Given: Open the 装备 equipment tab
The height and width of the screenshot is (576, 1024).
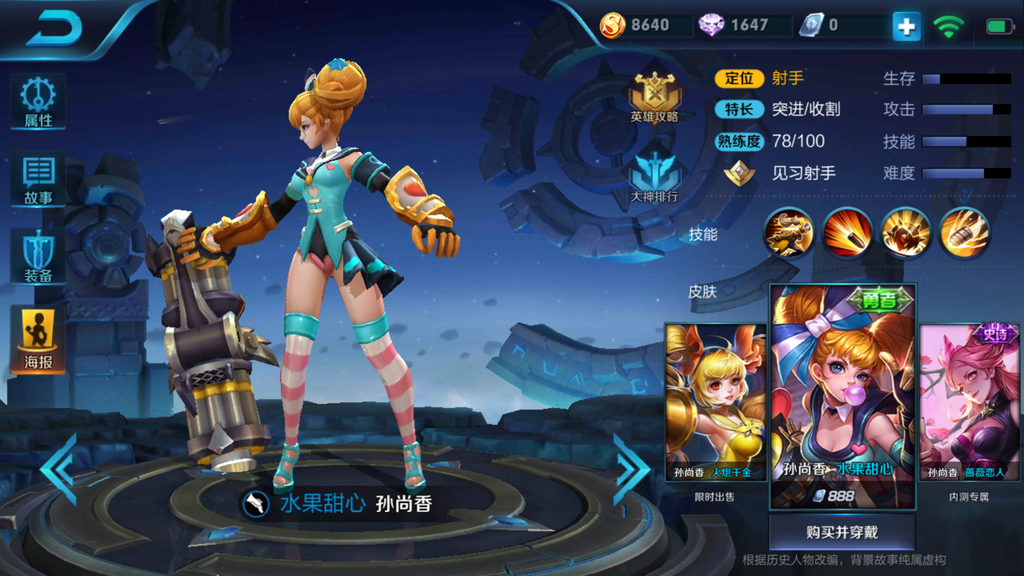Looking at the screenshot, I should tap(38, 257).
